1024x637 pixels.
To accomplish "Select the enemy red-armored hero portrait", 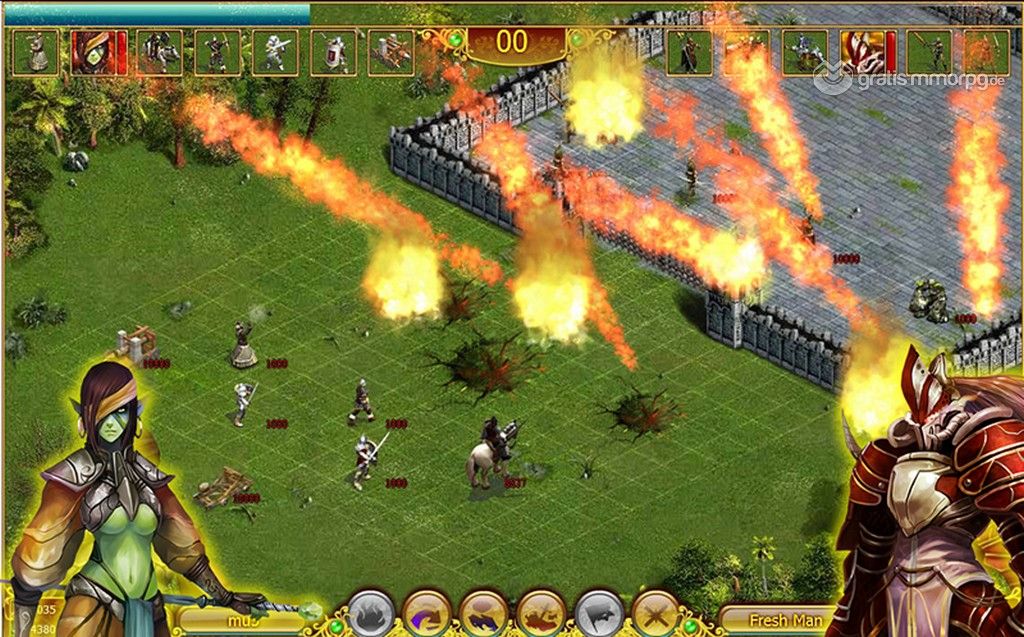I will [x=862, y=52].
